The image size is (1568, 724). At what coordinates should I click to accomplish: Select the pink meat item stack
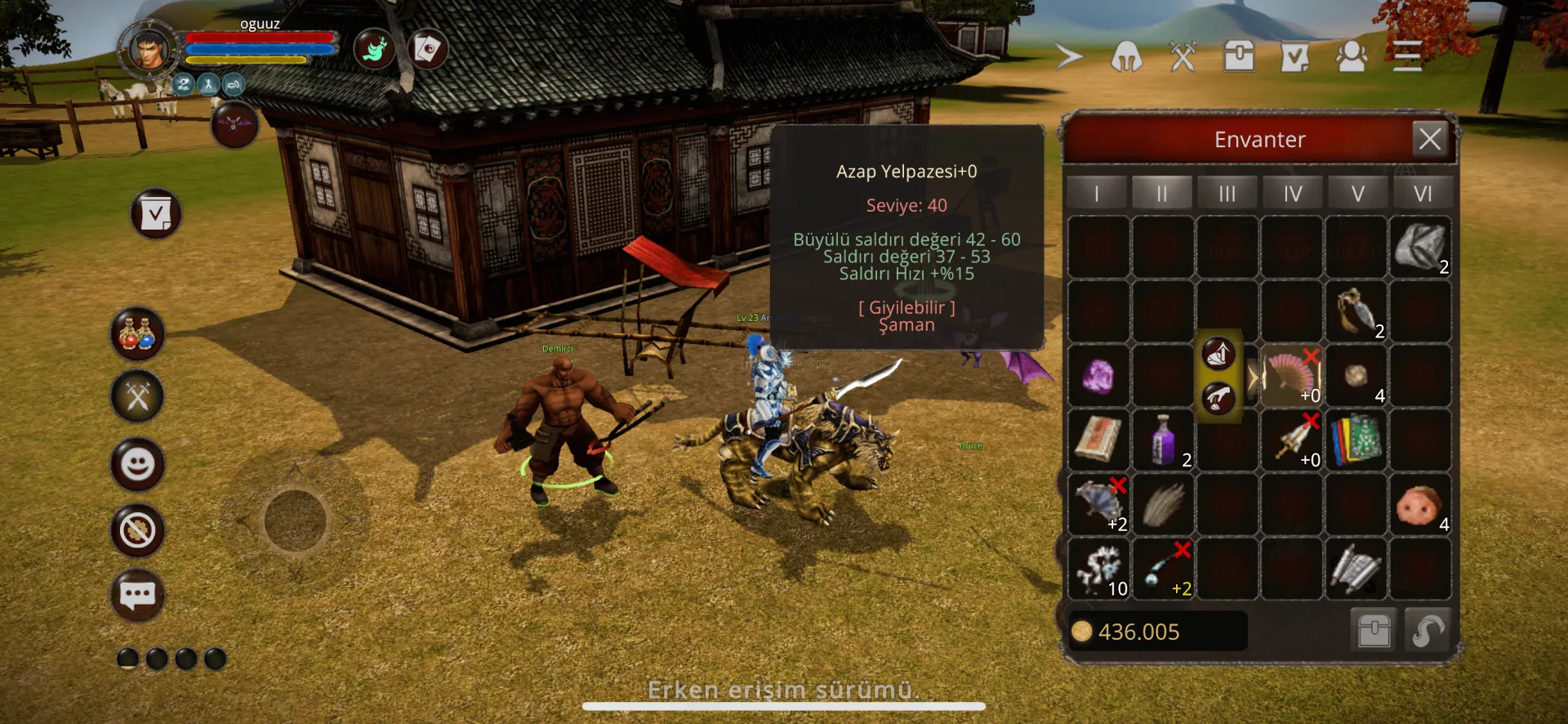[x=1419, y=505]
